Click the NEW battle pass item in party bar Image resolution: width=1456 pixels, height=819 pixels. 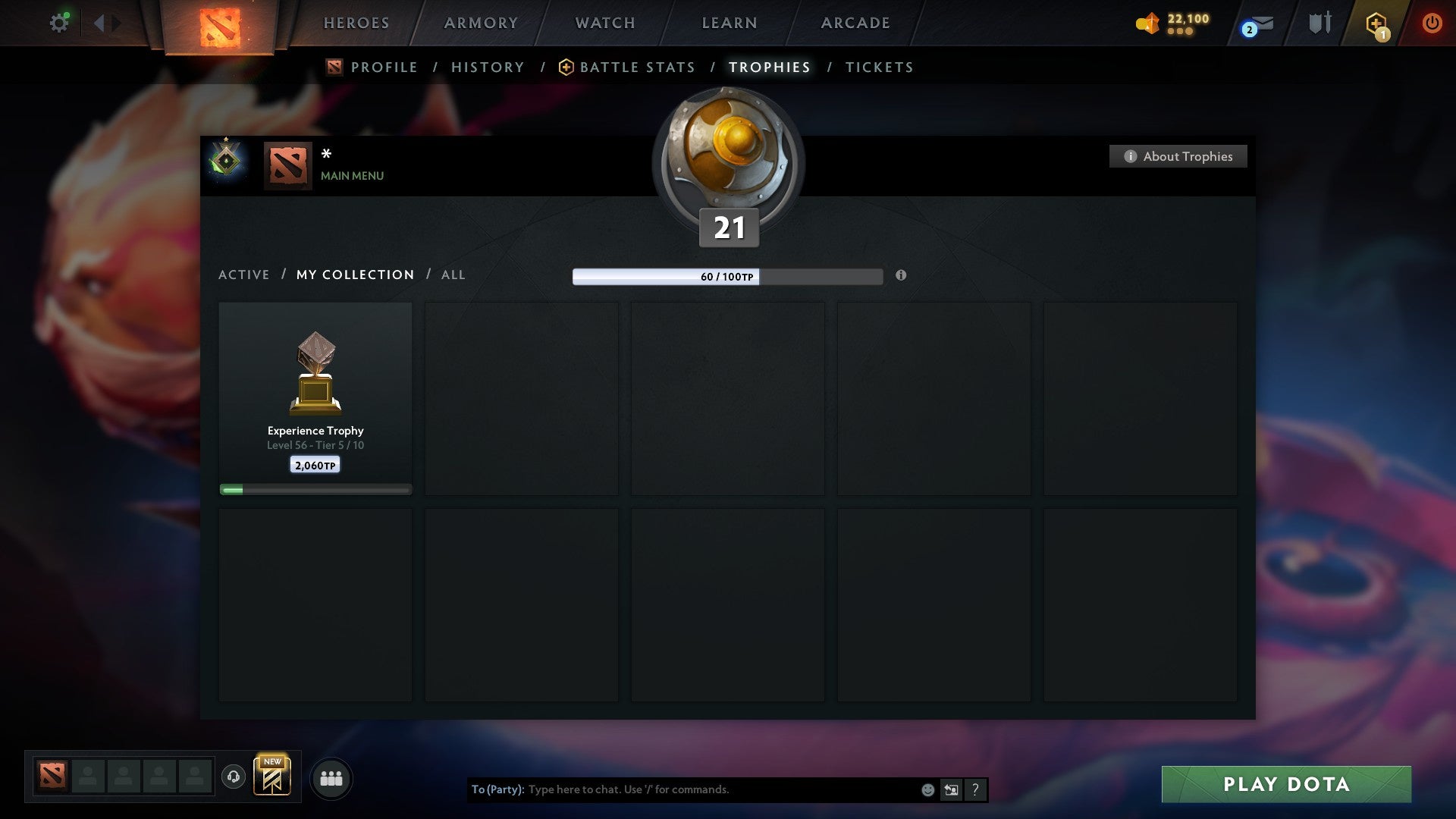pos(273,776)
